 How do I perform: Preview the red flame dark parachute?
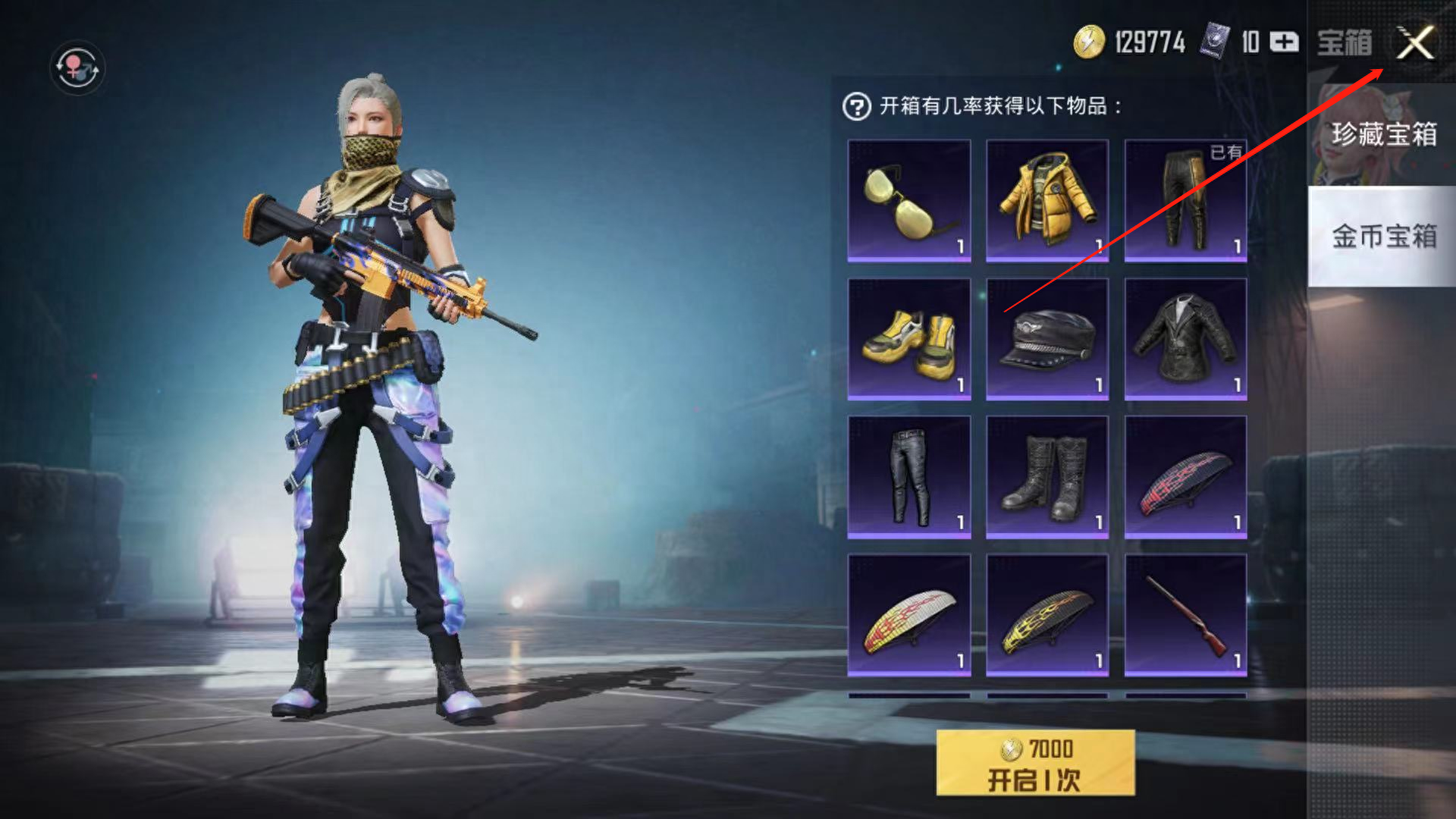(x=1185, y=477)
